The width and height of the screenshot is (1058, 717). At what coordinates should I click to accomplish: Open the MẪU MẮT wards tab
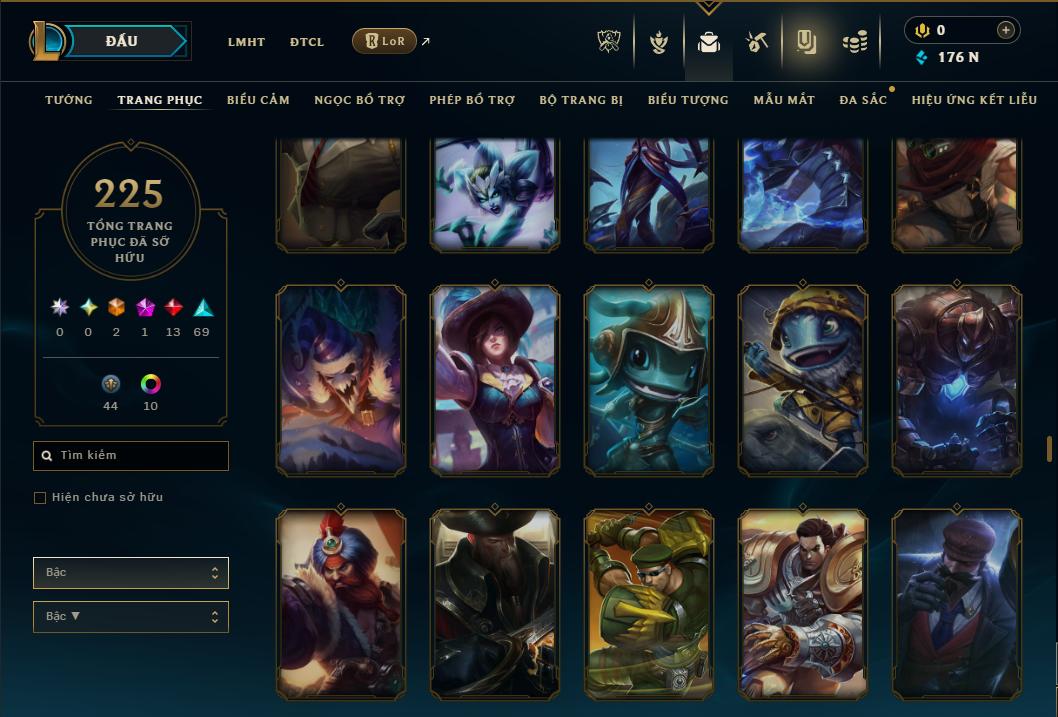click(x=784, y=100)
